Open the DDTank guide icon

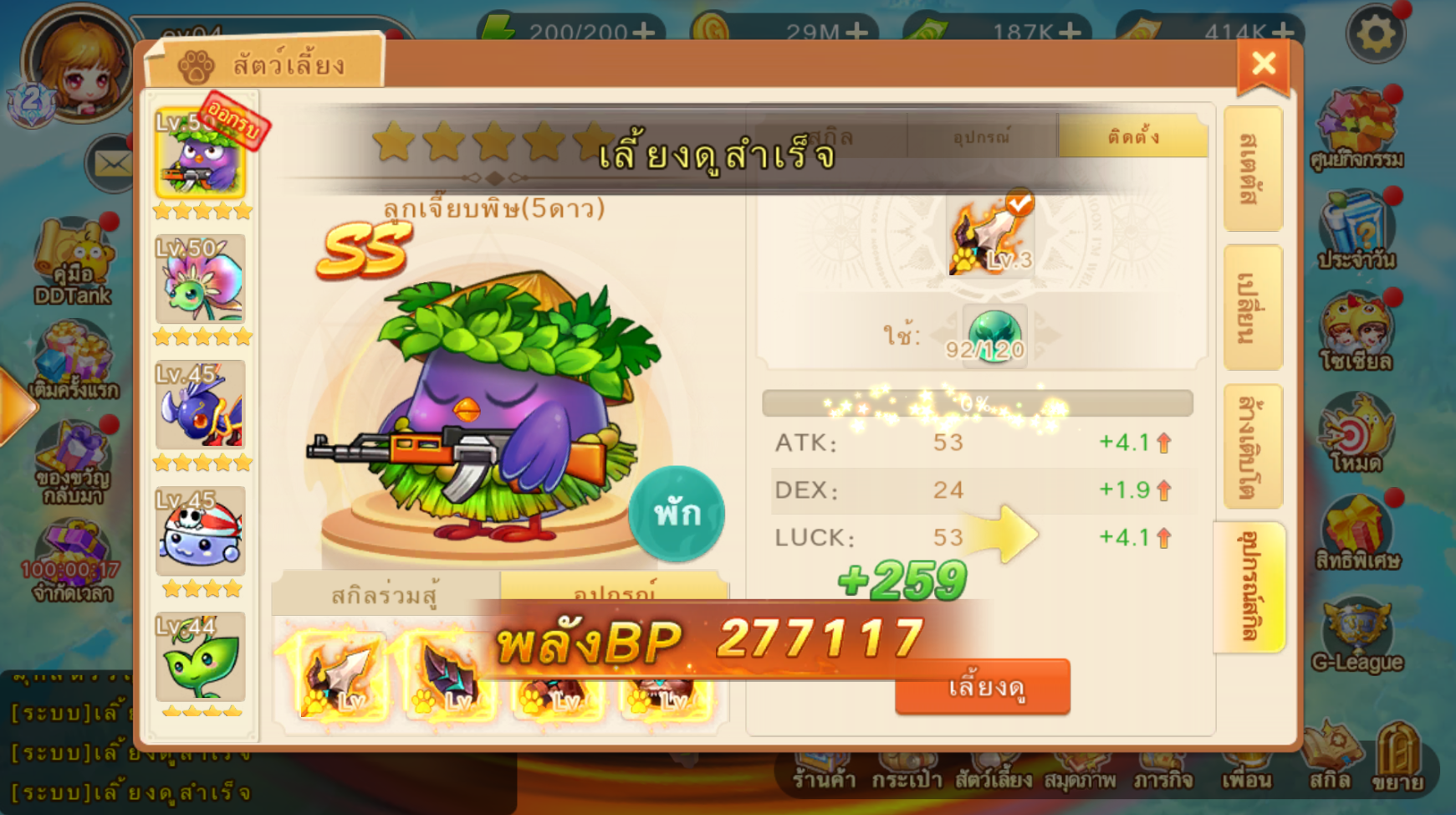tap(73, 261)
